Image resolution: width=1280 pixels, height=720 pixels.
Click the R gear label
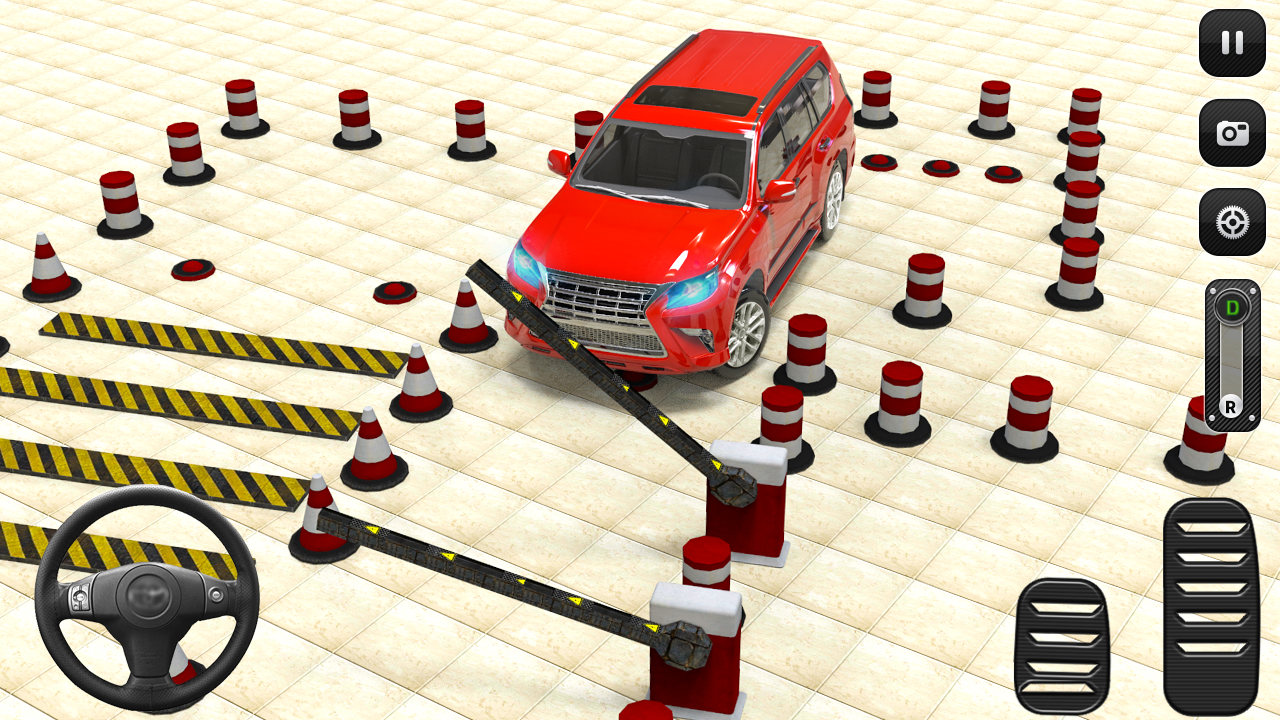click(x=1231, y=407)
